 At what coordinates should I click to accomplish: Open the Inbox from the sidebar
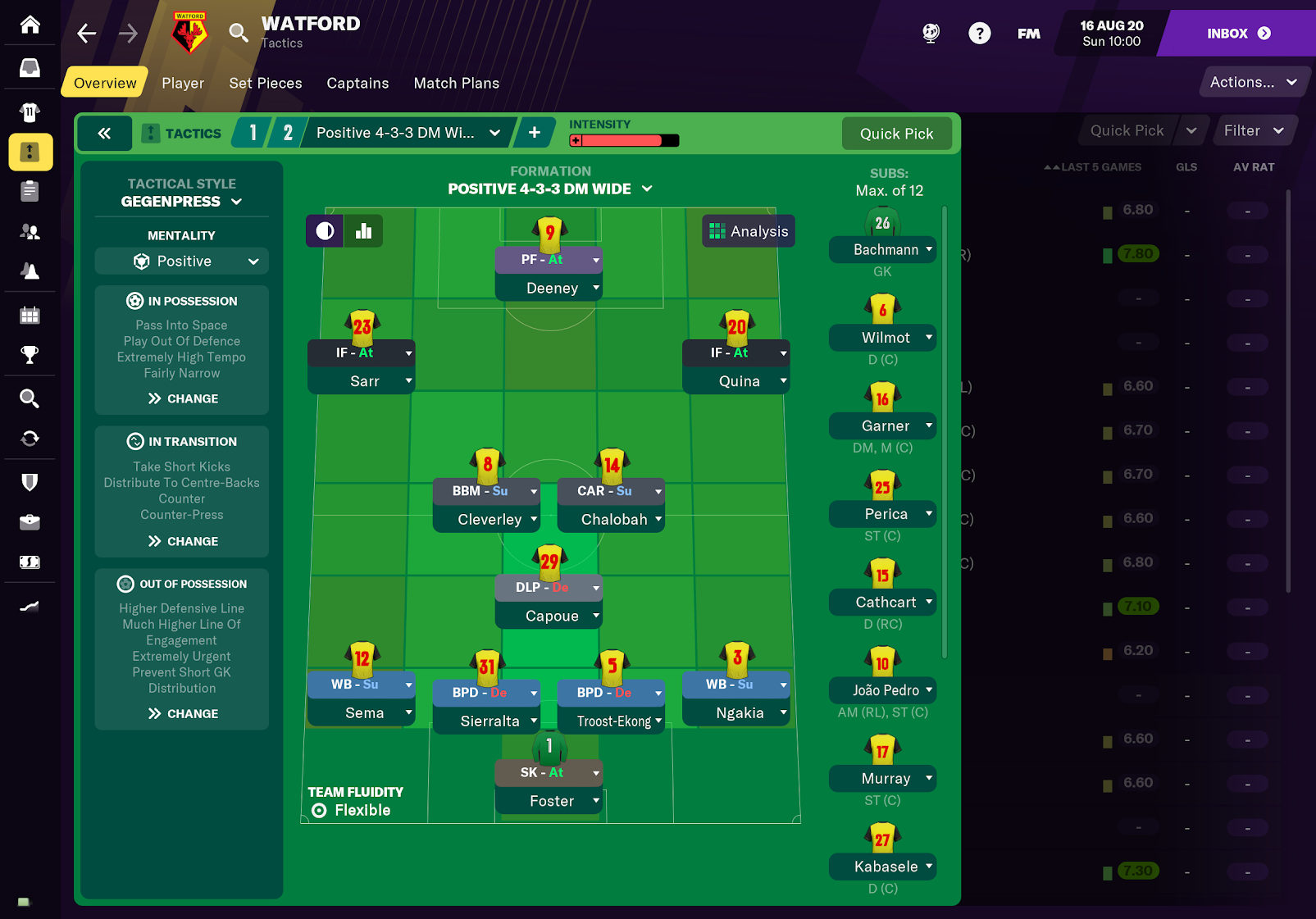pyautogui.click(x=30, y=68)
